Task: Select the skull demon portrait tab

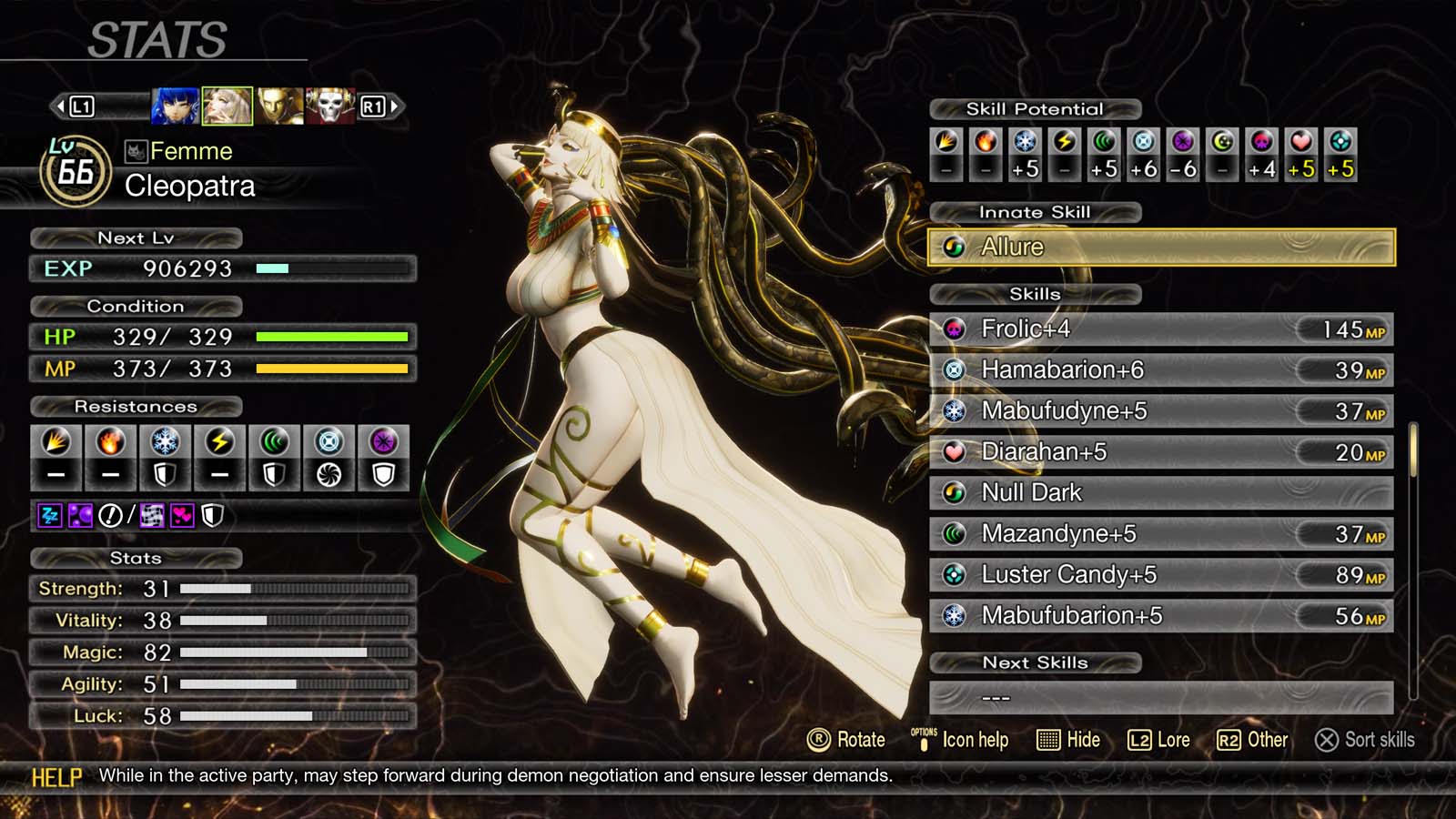Action: pos(330,106)
